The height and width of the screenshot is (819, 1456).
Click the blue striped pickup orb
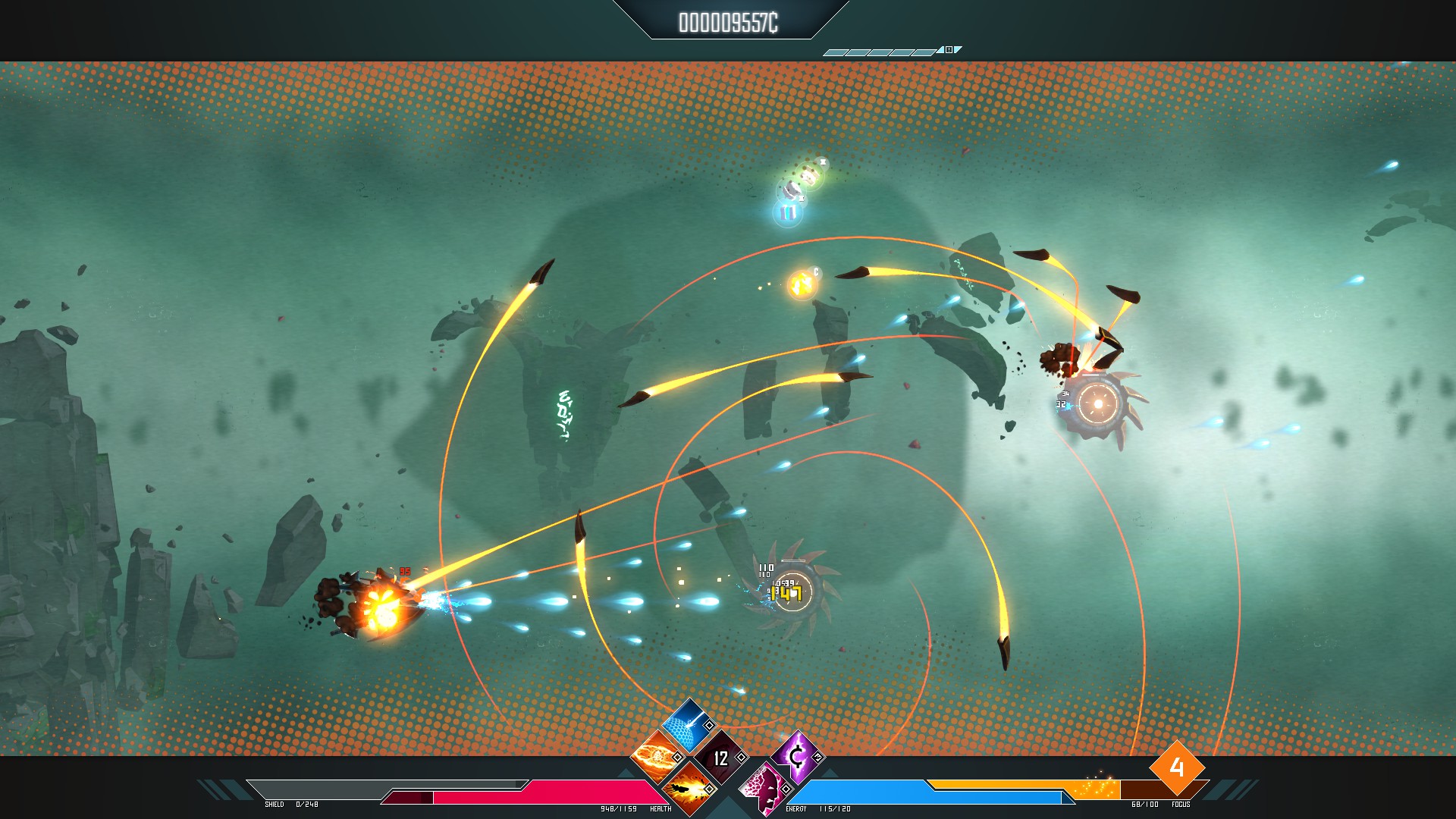[x=788, y=212]
